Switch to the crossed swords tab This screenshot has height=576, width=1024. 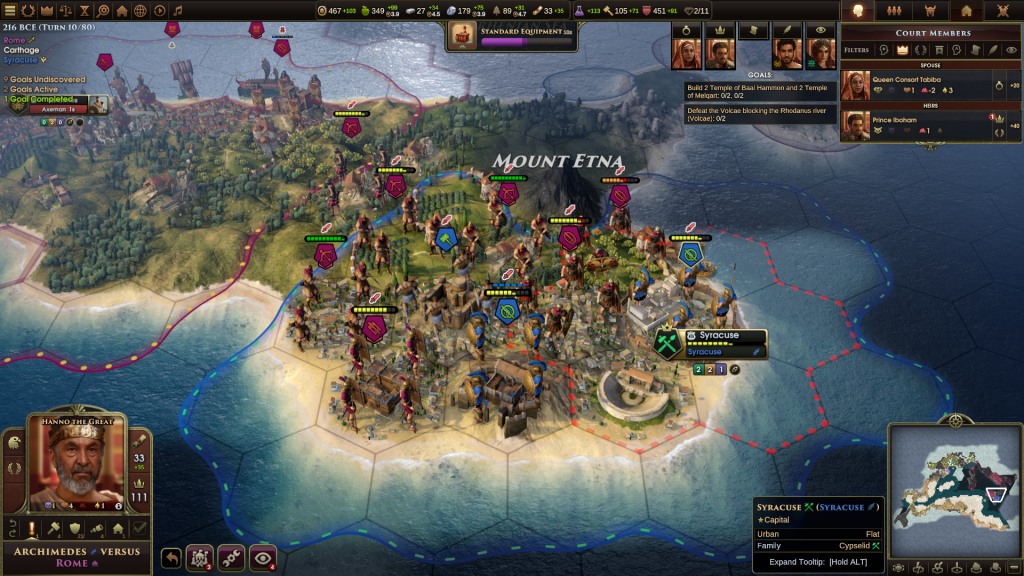[1003, 11]
